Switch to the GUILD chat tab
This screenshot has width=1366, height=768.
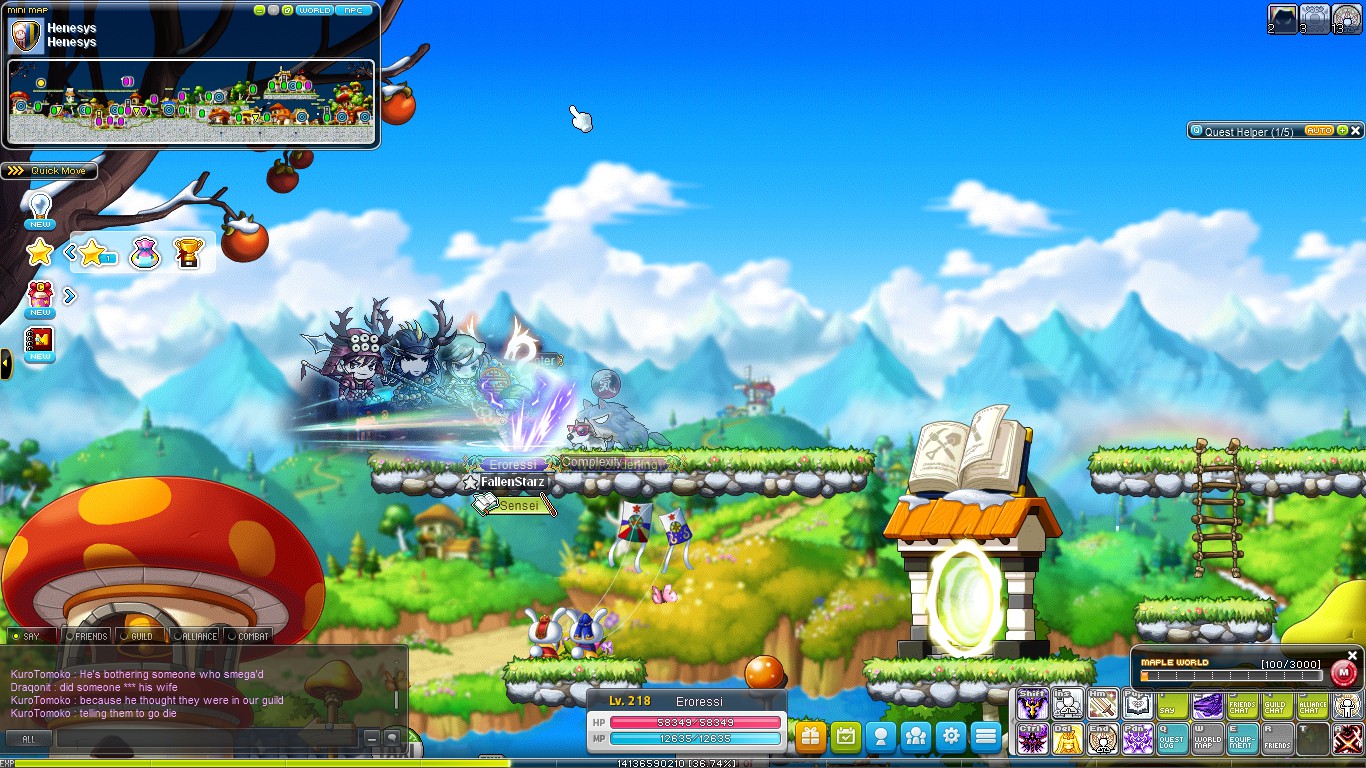(140, 635)
